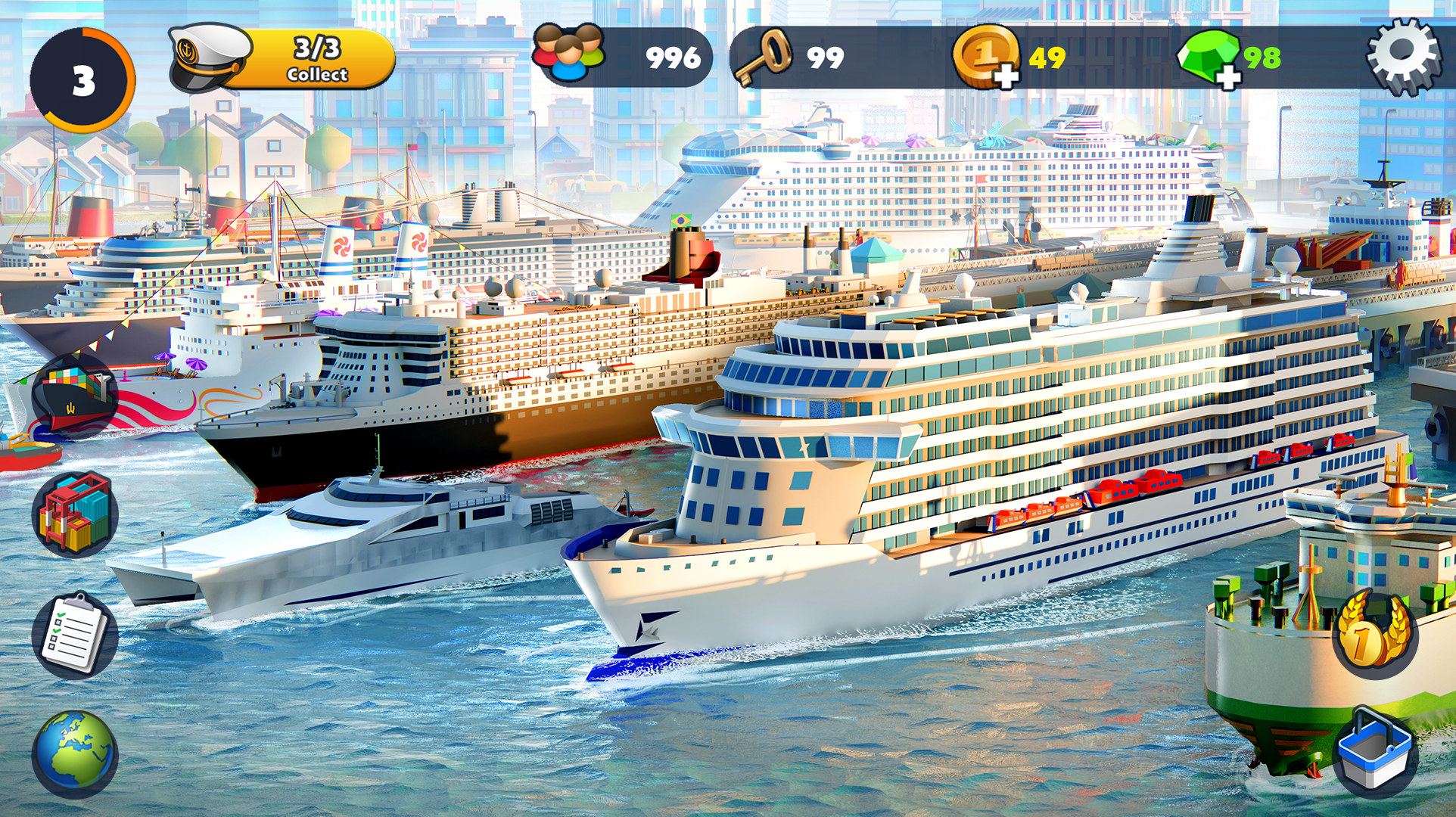The image size is (1456, 817).
Task: Click the population people icon
Action: click(567, 53)
